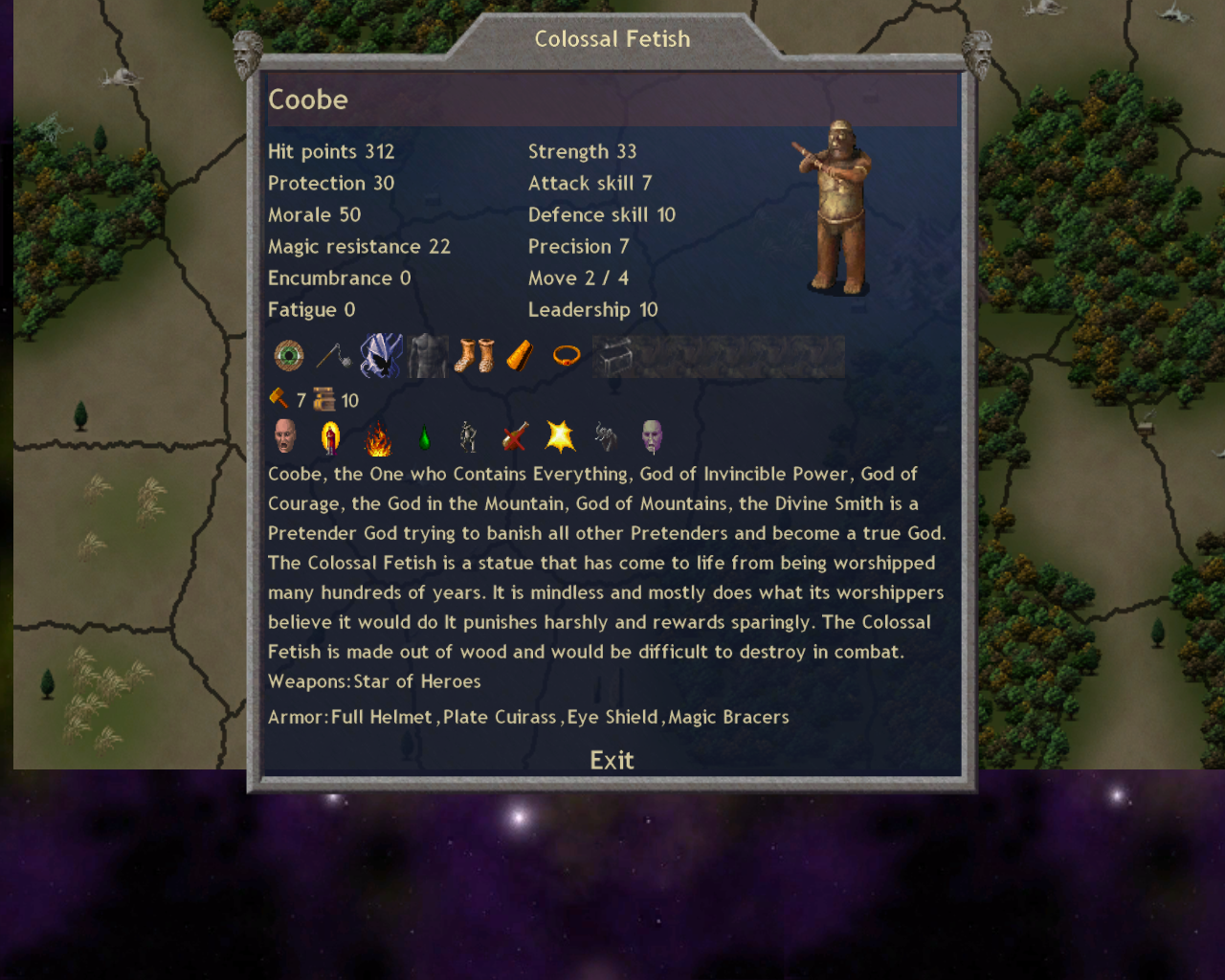
Task: Inspect the elephant ability icon
Action: coord(606,436)
